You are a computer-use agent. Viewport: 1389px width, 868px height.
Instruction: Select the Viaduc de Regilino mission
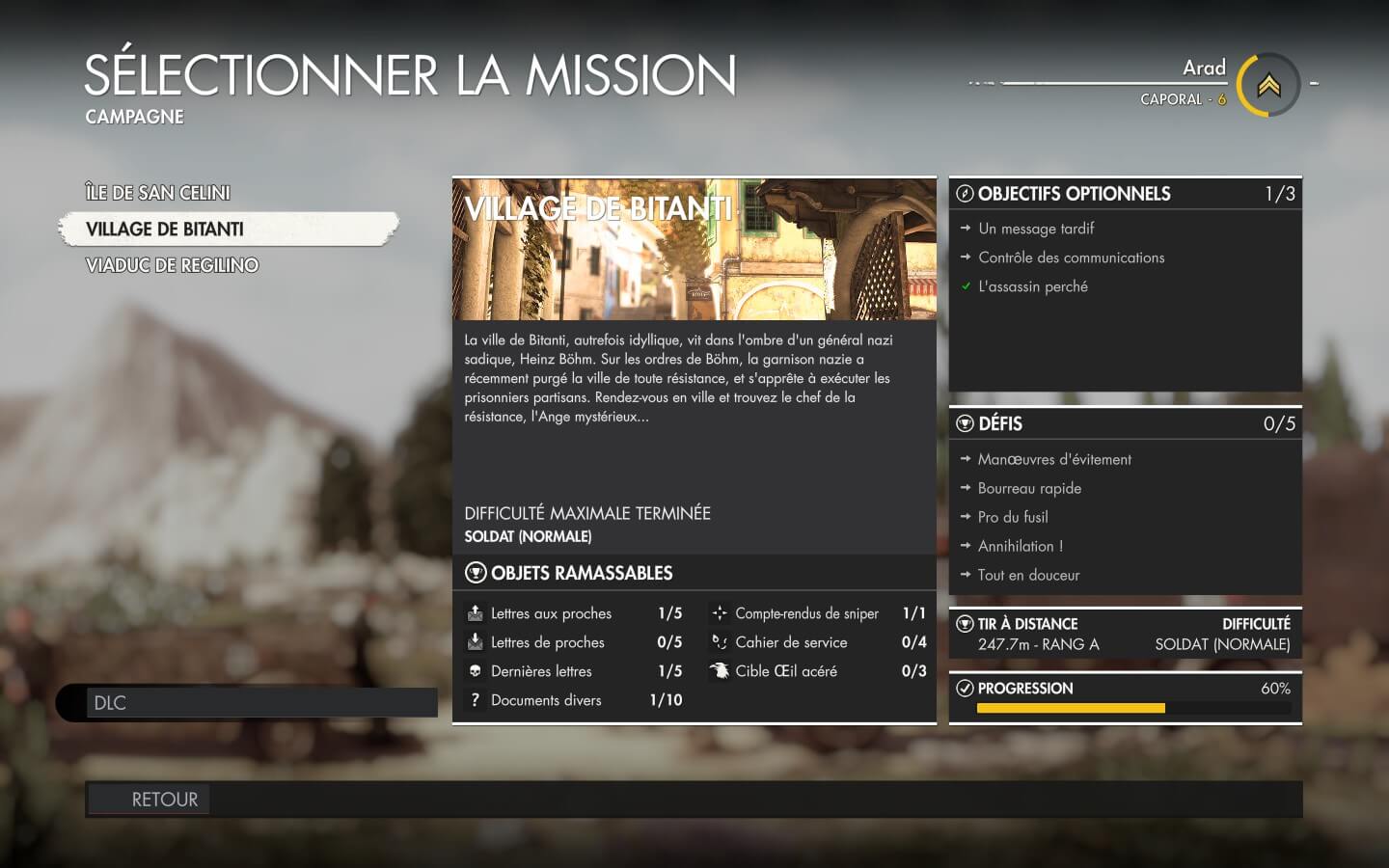[x=172, y=265]
